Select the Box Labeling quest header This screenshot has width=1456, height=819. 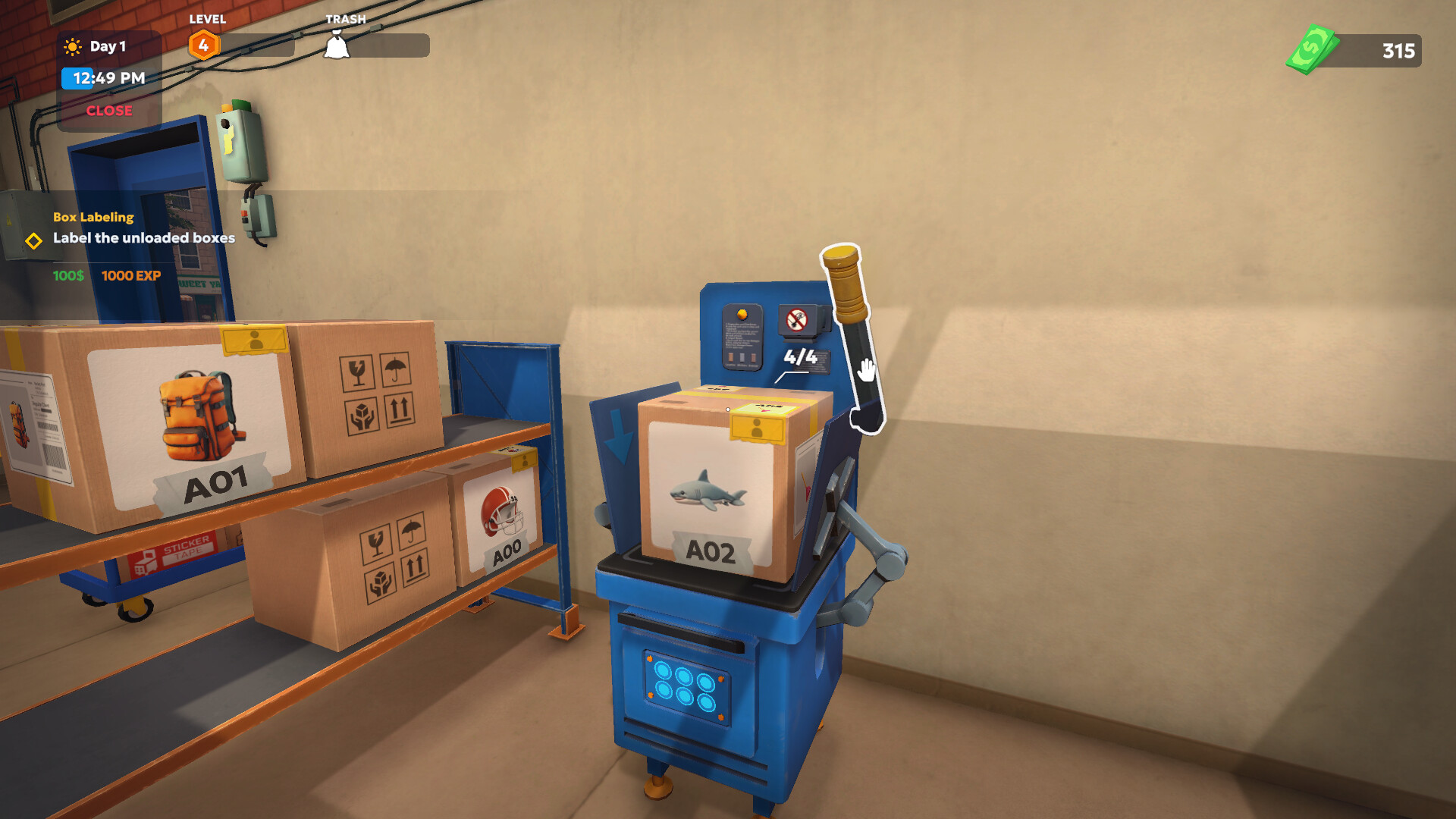93,217
